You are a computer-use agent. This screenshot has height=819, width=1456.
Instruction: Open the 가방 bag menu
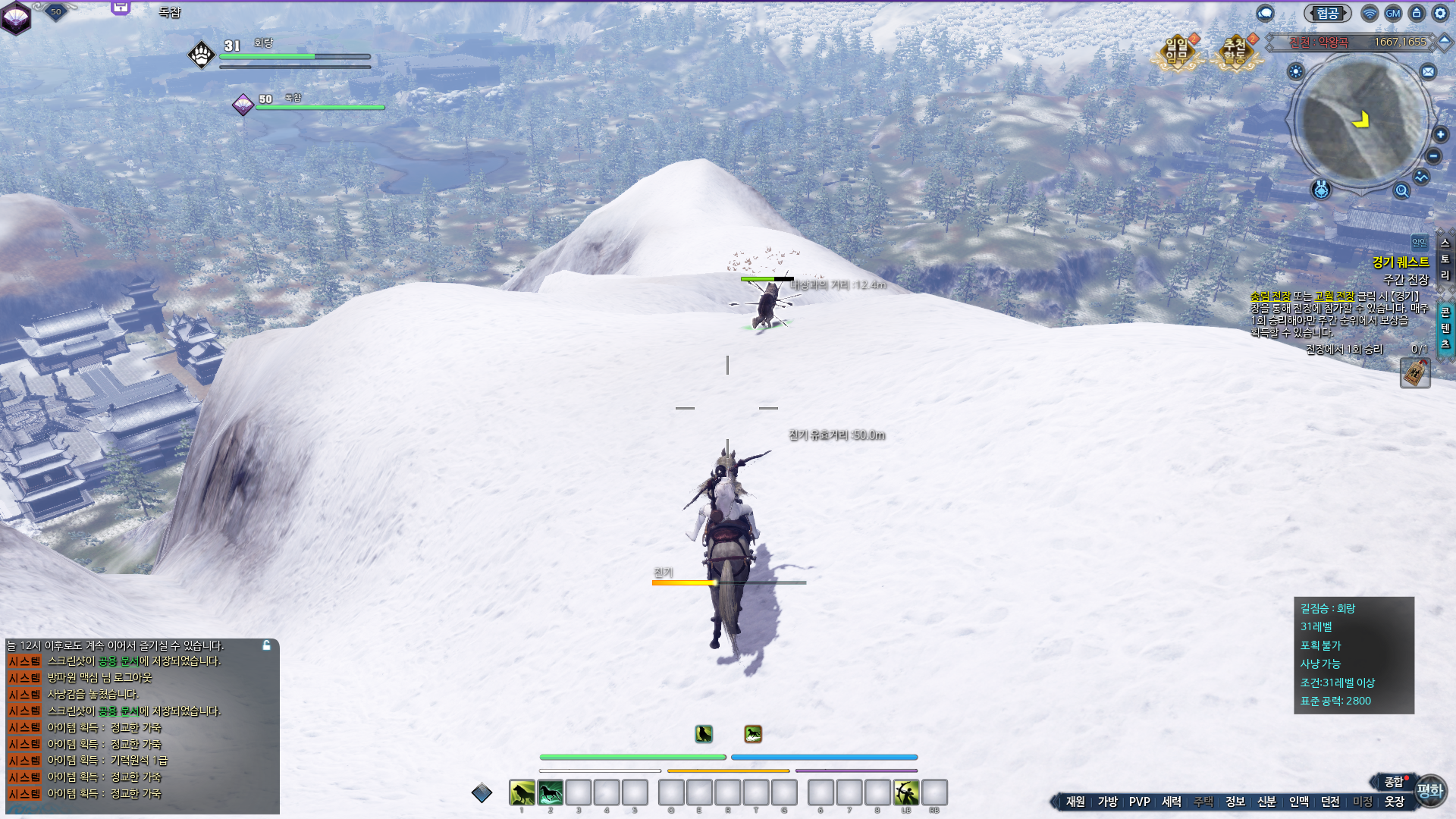tap(1108, 802)
